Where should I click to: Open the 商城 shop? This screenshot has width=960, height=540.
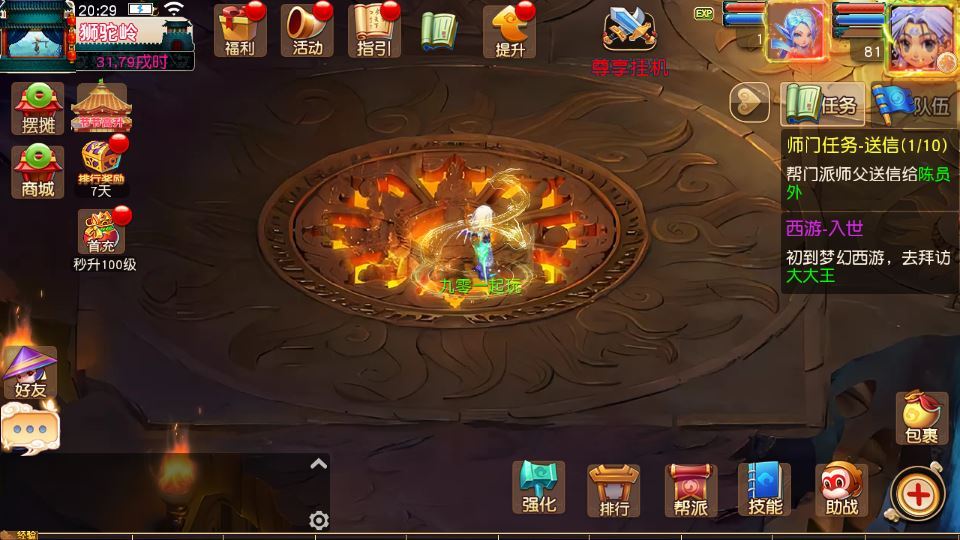point(38,169)
